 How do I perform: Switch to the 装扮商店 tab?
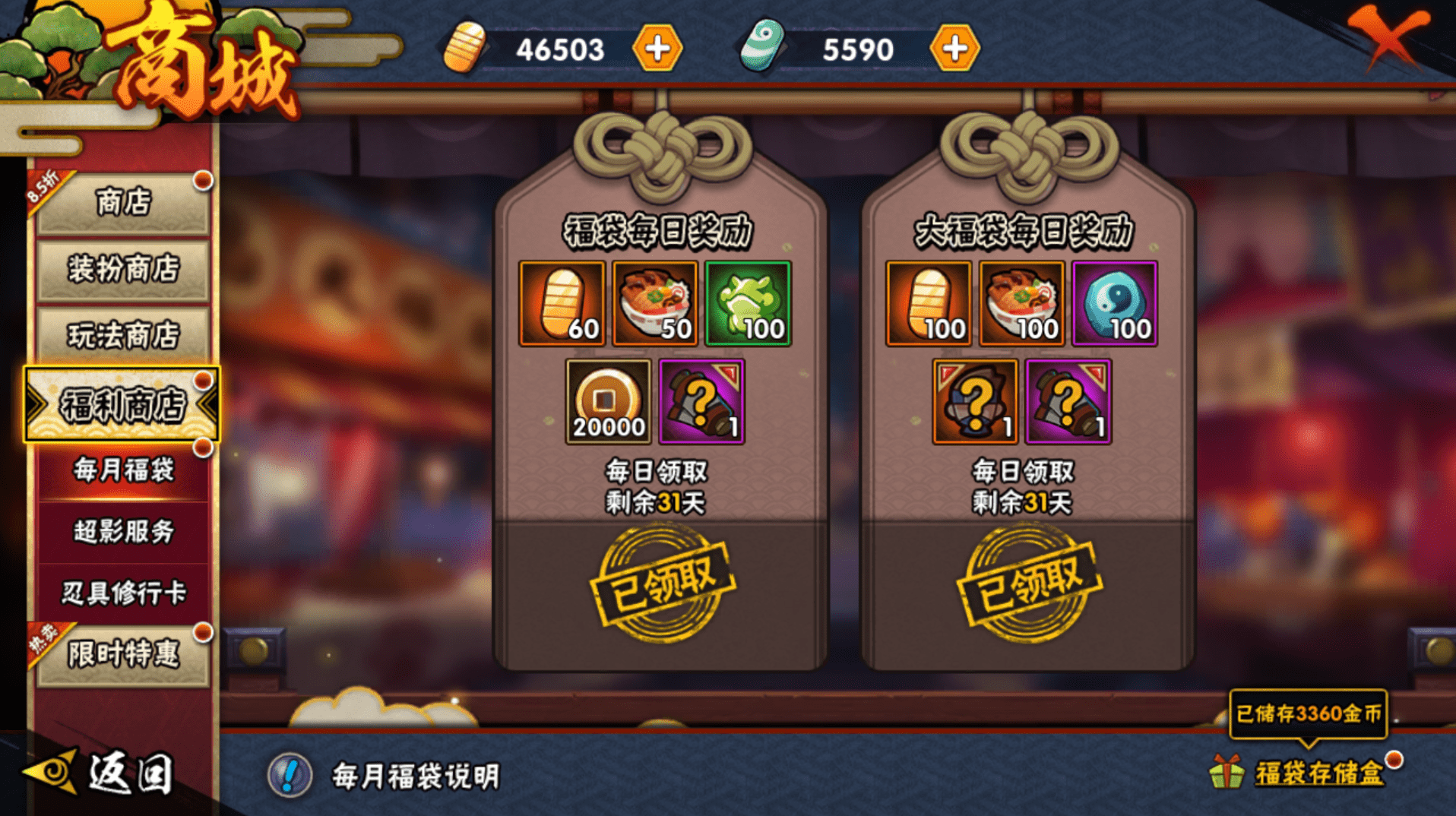tap(122, 270)
